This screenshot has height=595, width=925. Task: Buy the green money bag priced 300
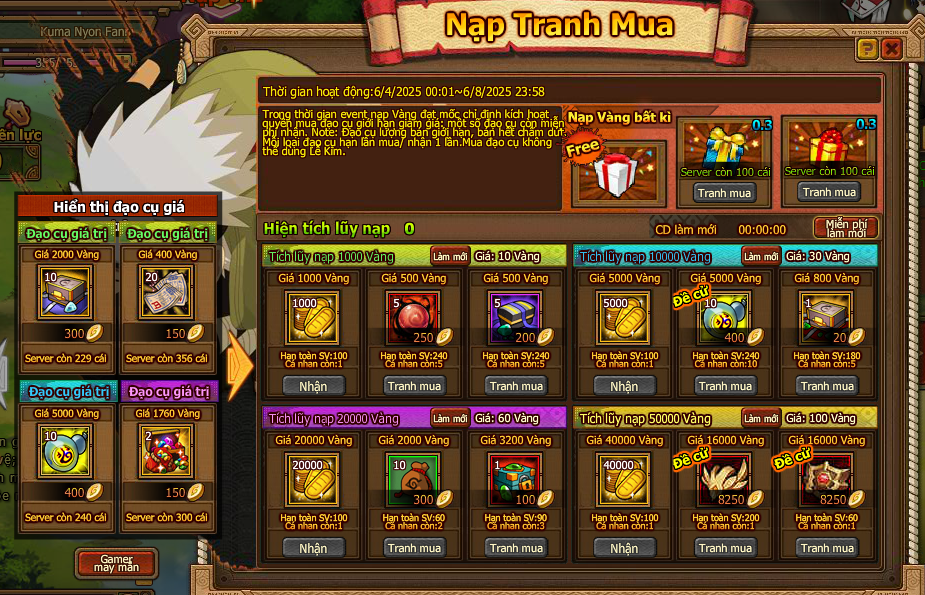pyautogui.click(x=415, y=548)
